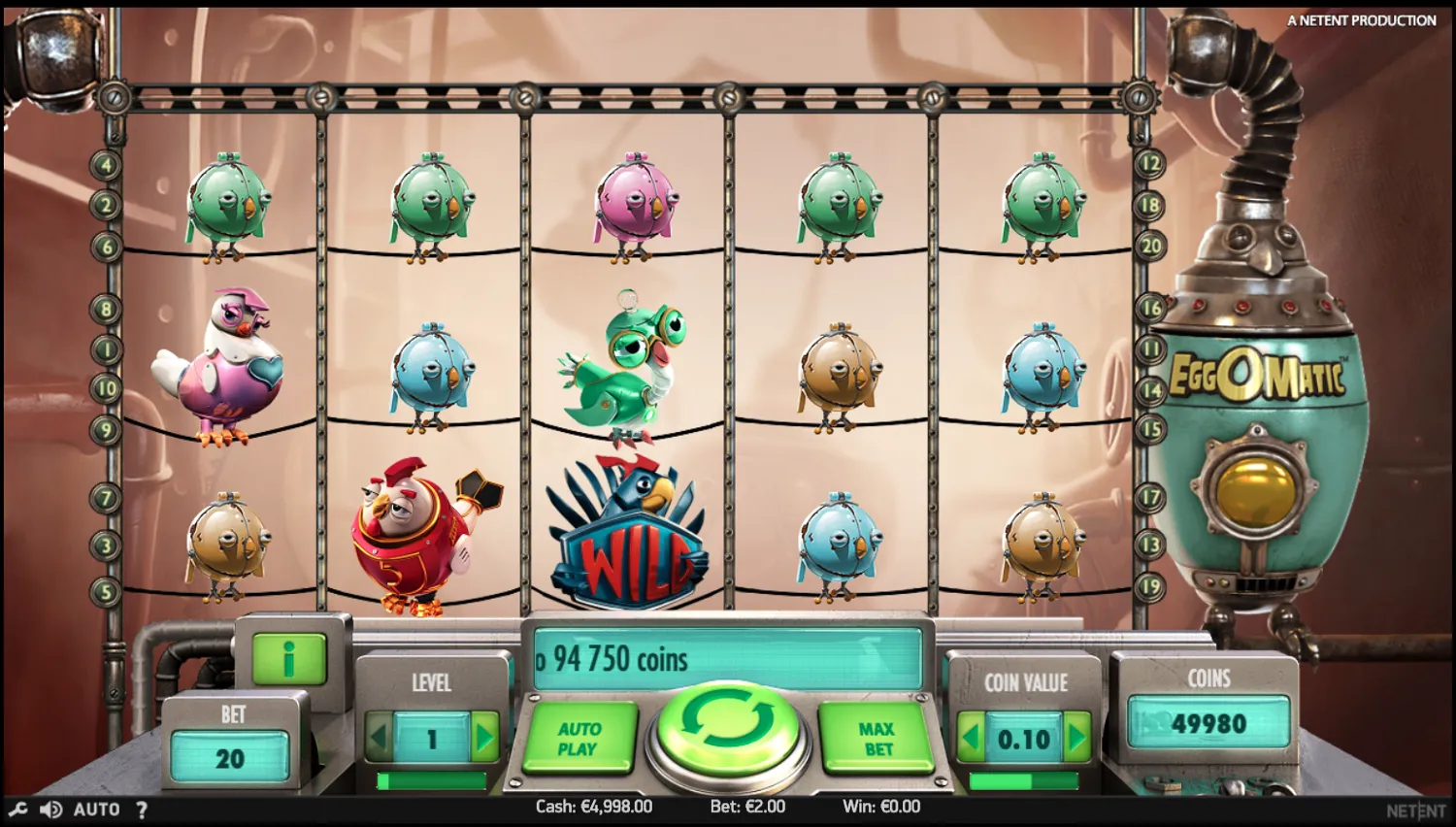This screenshot has width=1456, height=827.
Task: Increase coin value with the right arrow
Action: pyautogui.click(x=1077, y=738)
